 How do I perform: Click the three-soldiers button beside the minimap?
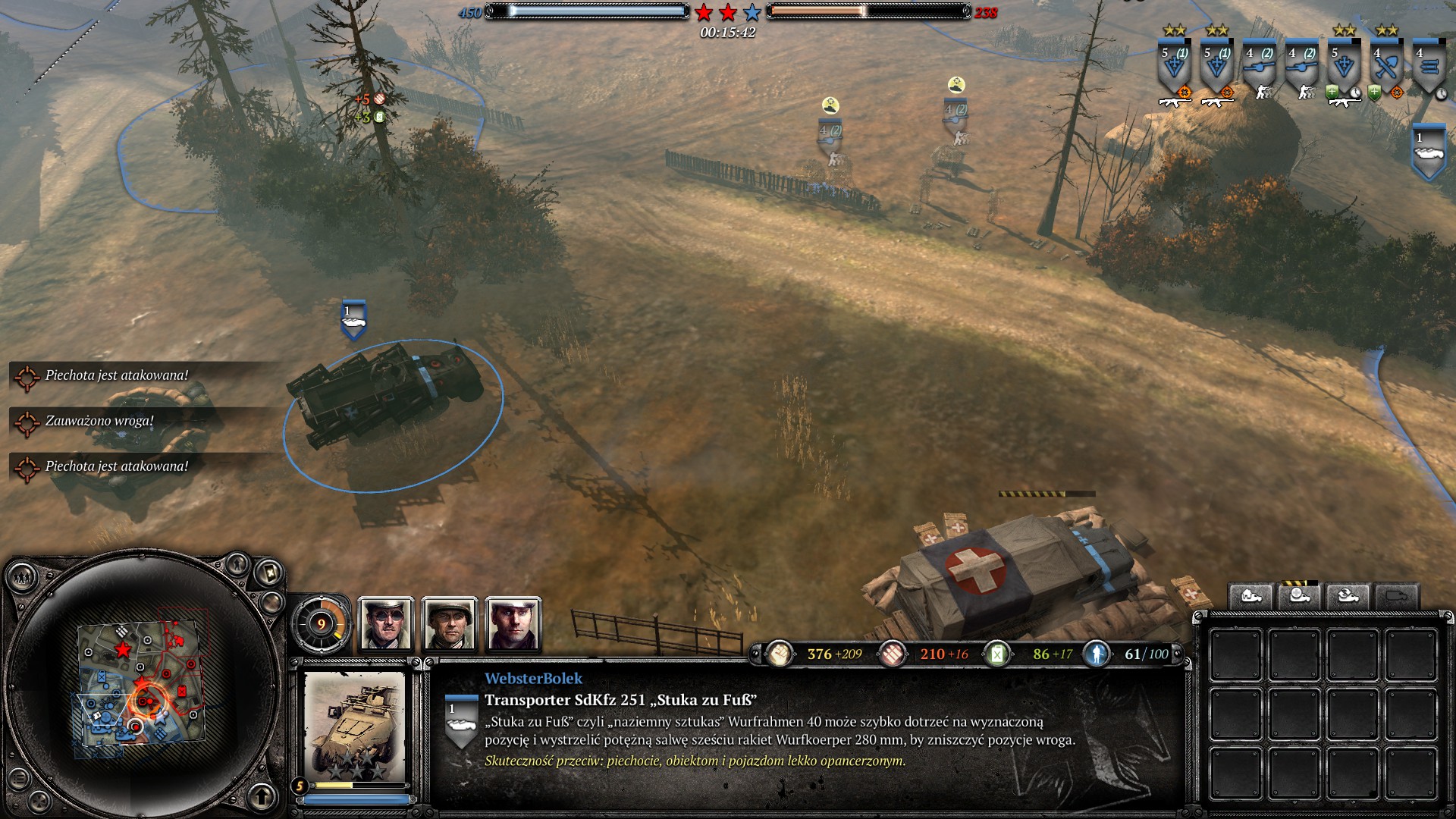point(22,579)
